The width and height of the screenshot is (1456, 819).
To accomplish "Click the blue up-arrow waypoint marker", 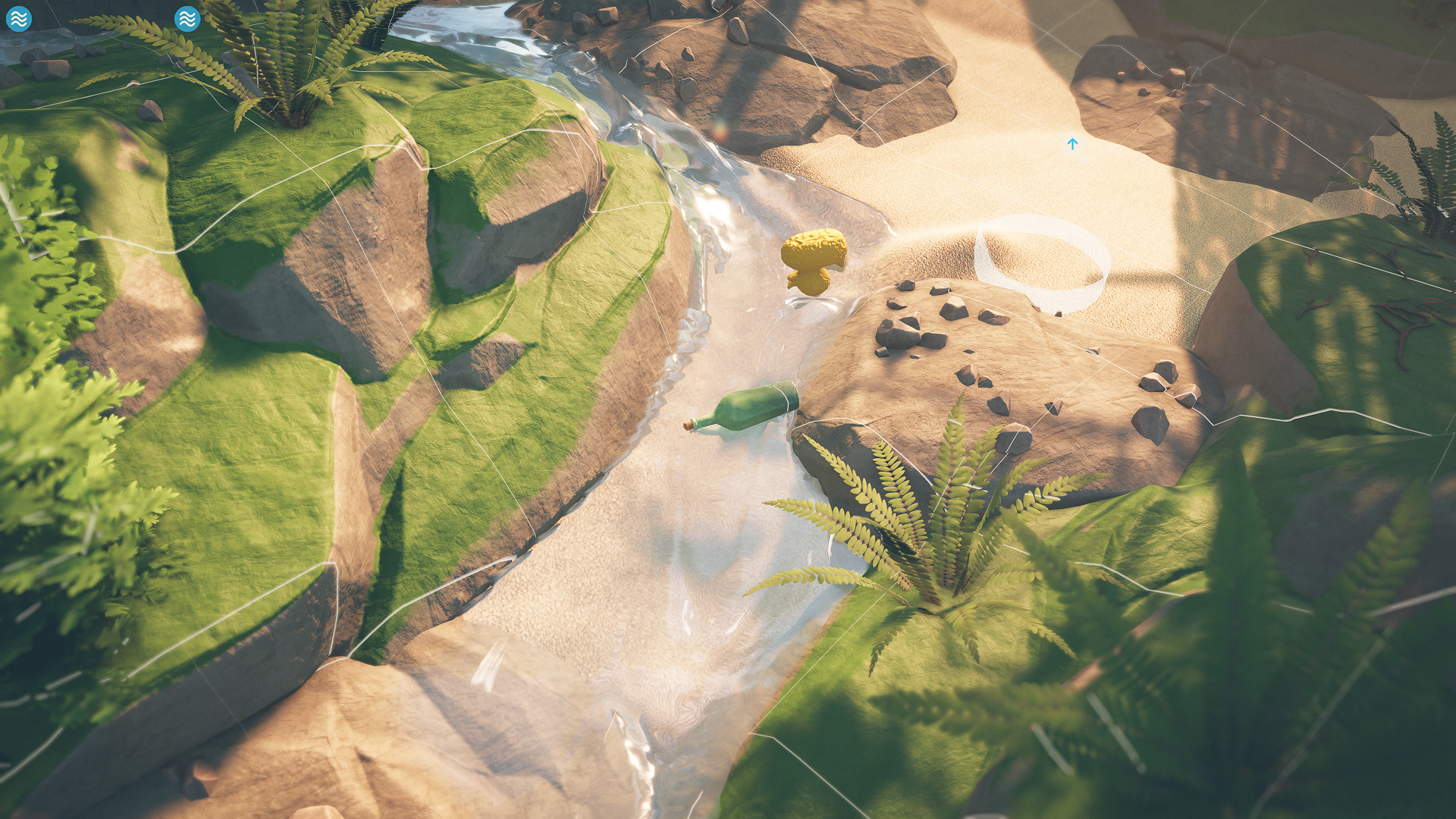I will [1072, 143].
